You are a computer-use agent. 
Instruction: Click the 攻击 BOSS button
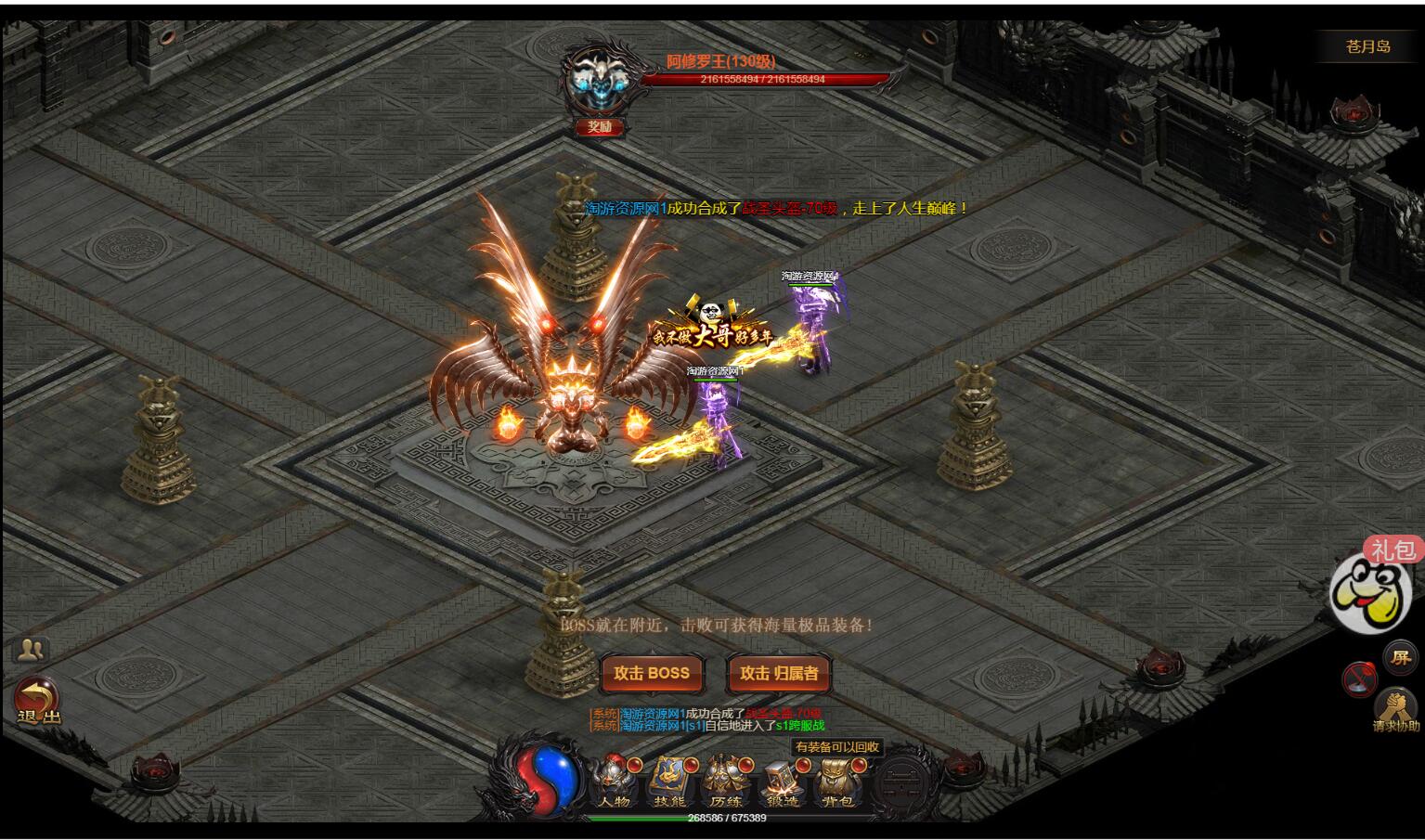pyautogui.click(x=652, y=674)
